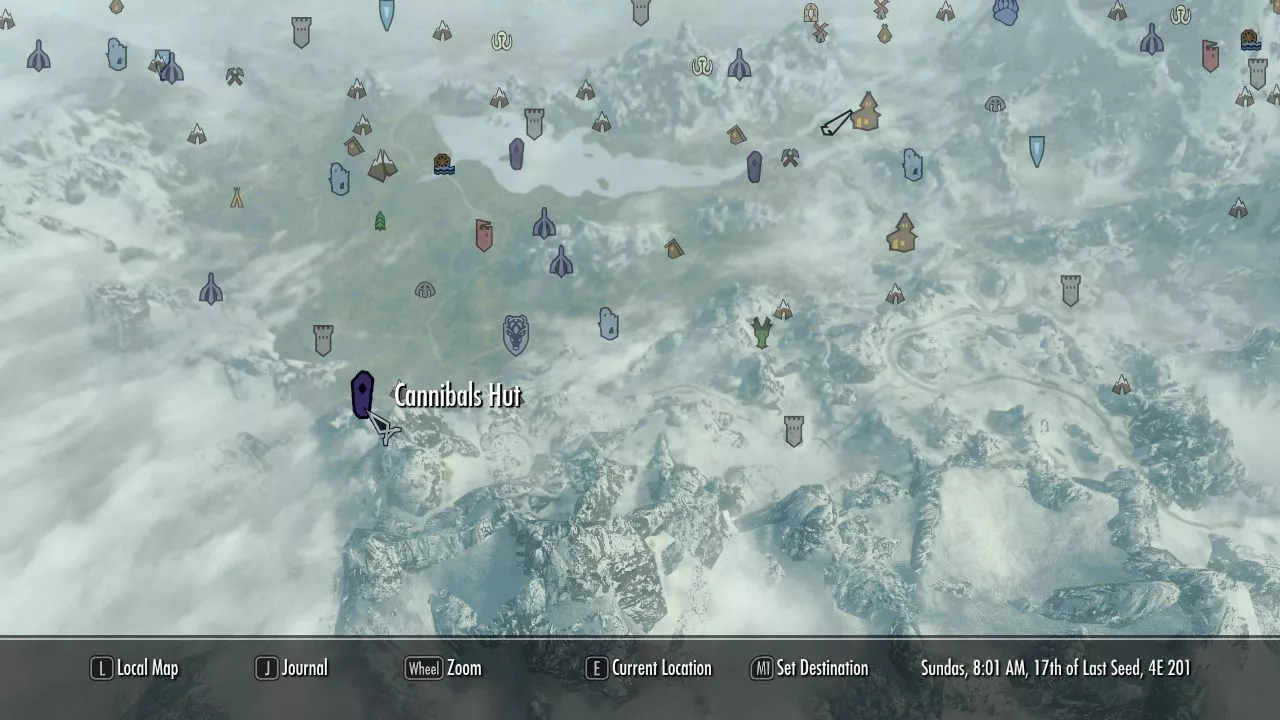Choose the Set Destination option

click(810, 668)
